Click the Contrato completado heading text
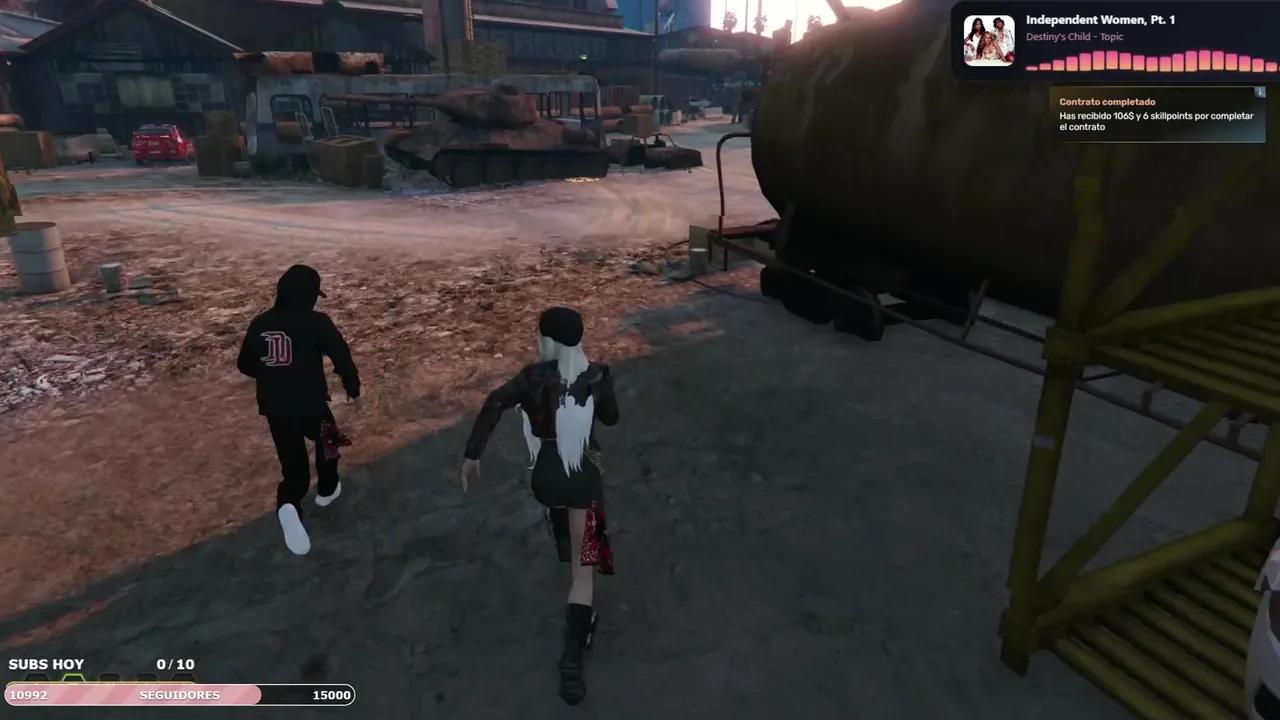Screen dimensions: 1280x720 pos(1105,101)
